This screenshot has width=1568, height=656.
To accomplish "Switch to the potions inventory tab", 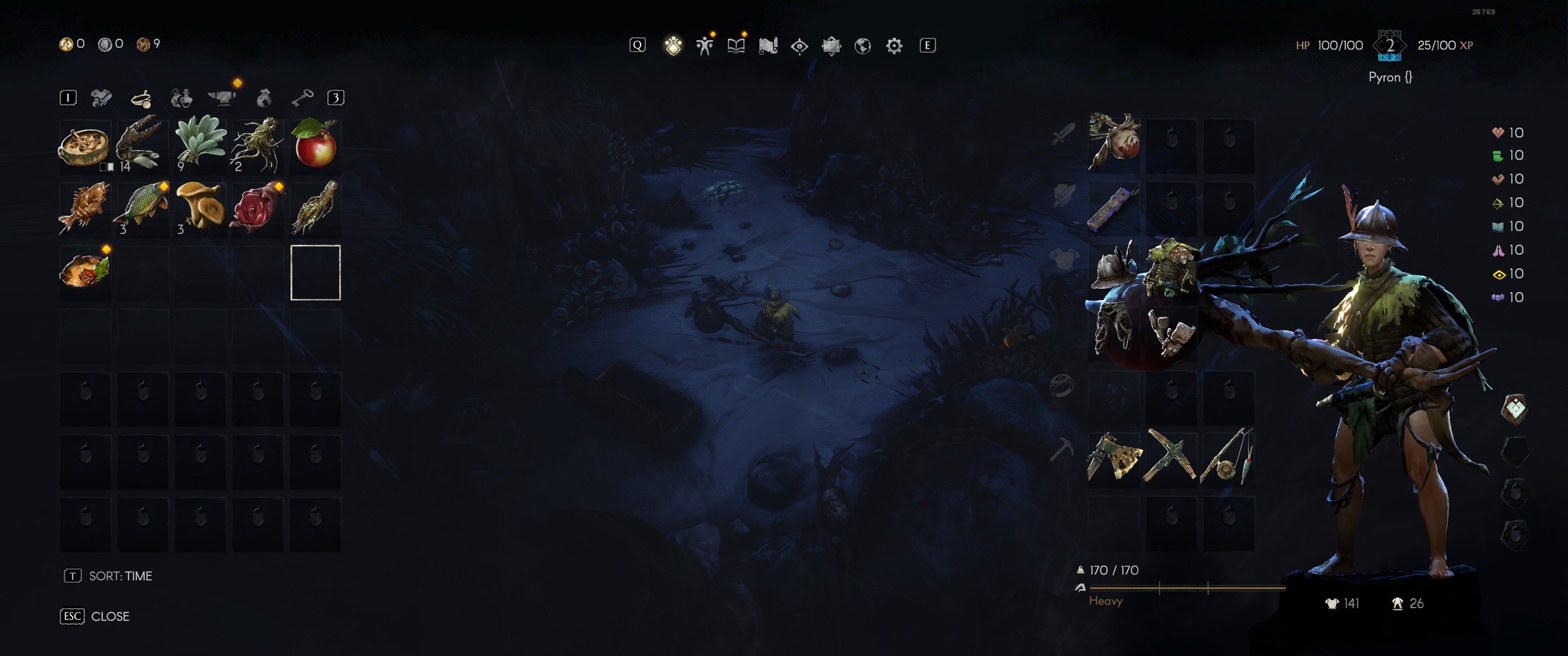I will (x=181, y=98).
